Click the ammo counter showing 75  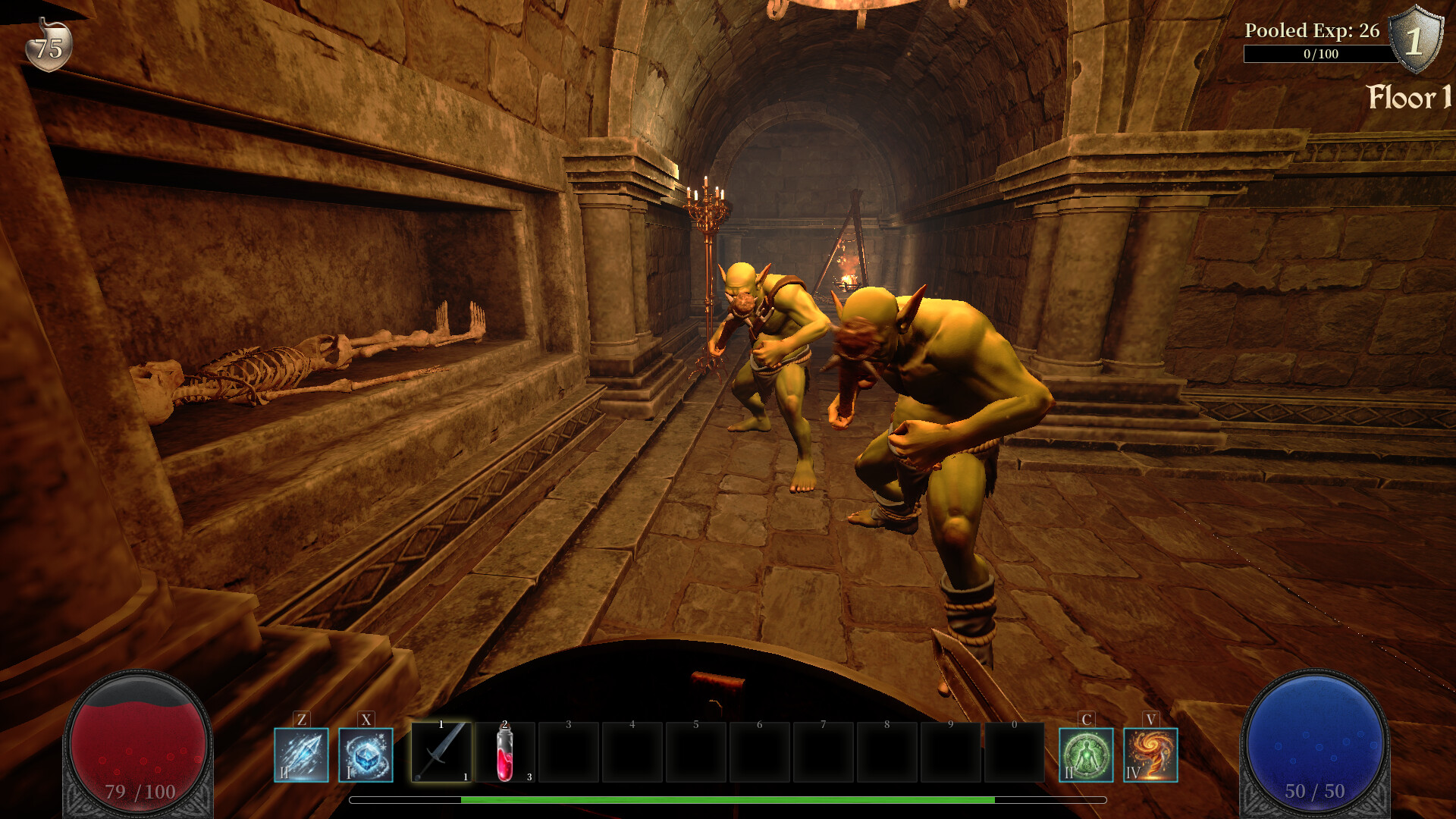47,47
